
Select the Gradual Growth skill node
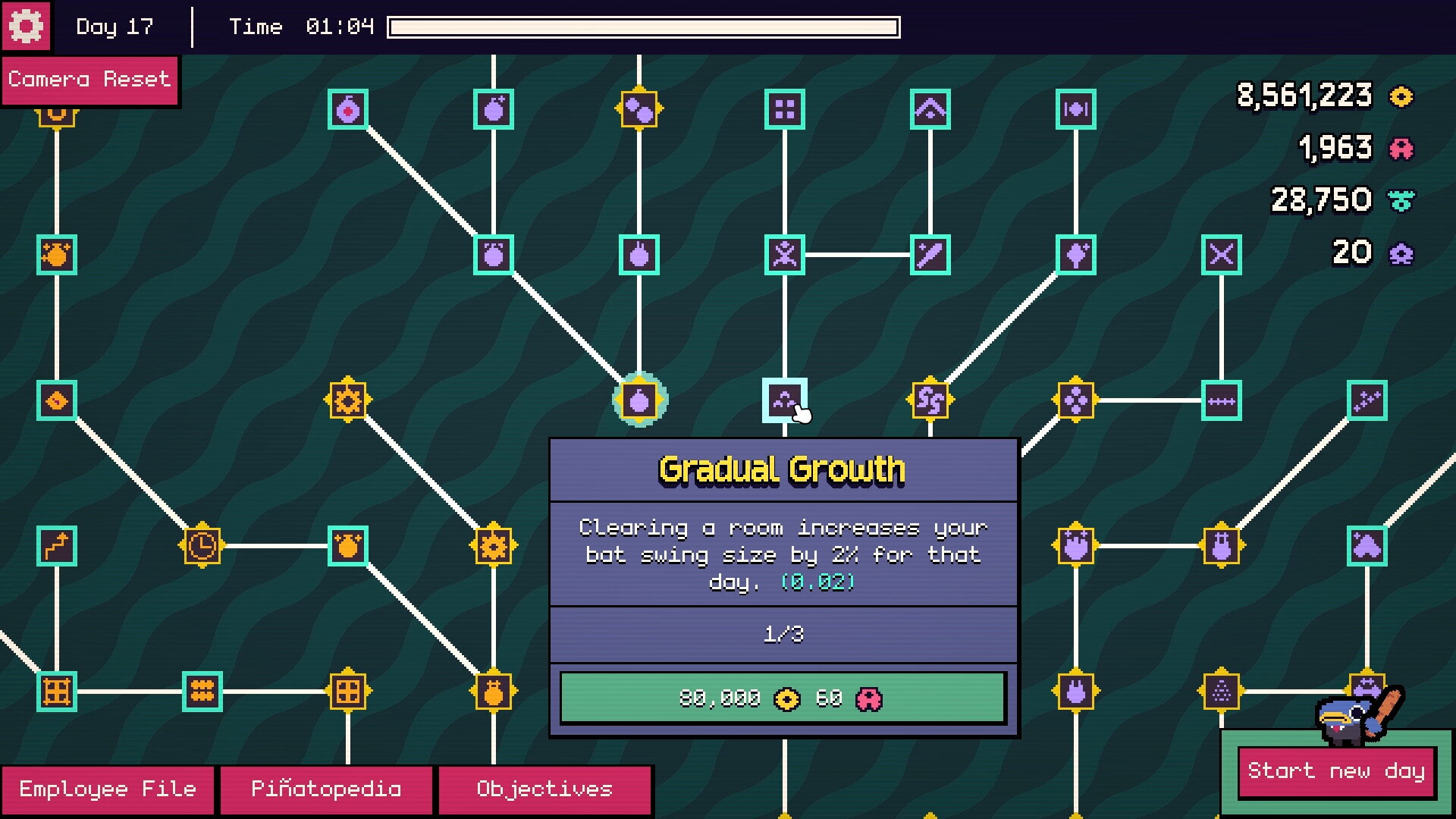[784, 400]
